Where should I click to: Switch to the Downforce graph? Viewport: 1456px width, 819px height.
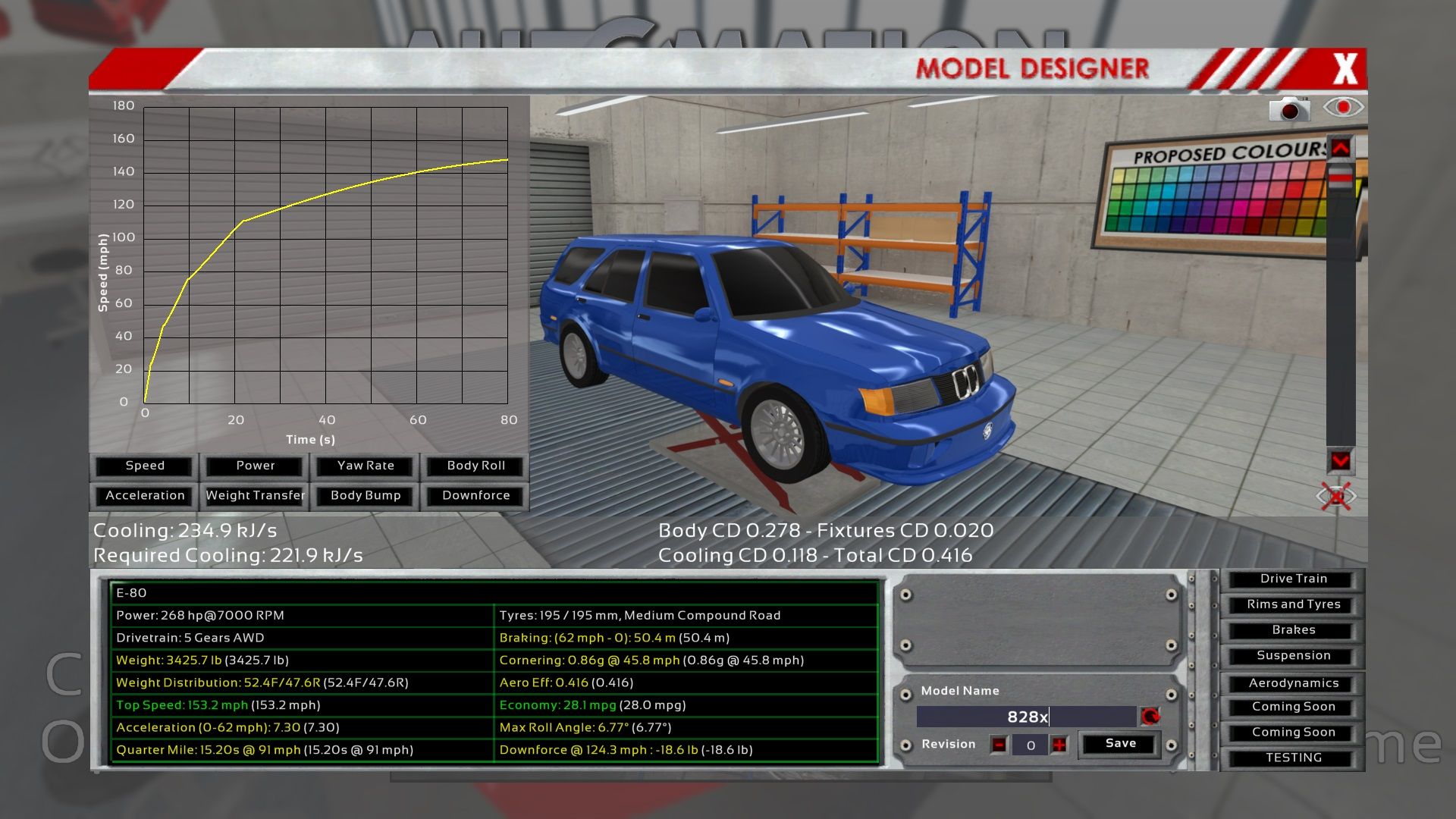coord(475,495)
